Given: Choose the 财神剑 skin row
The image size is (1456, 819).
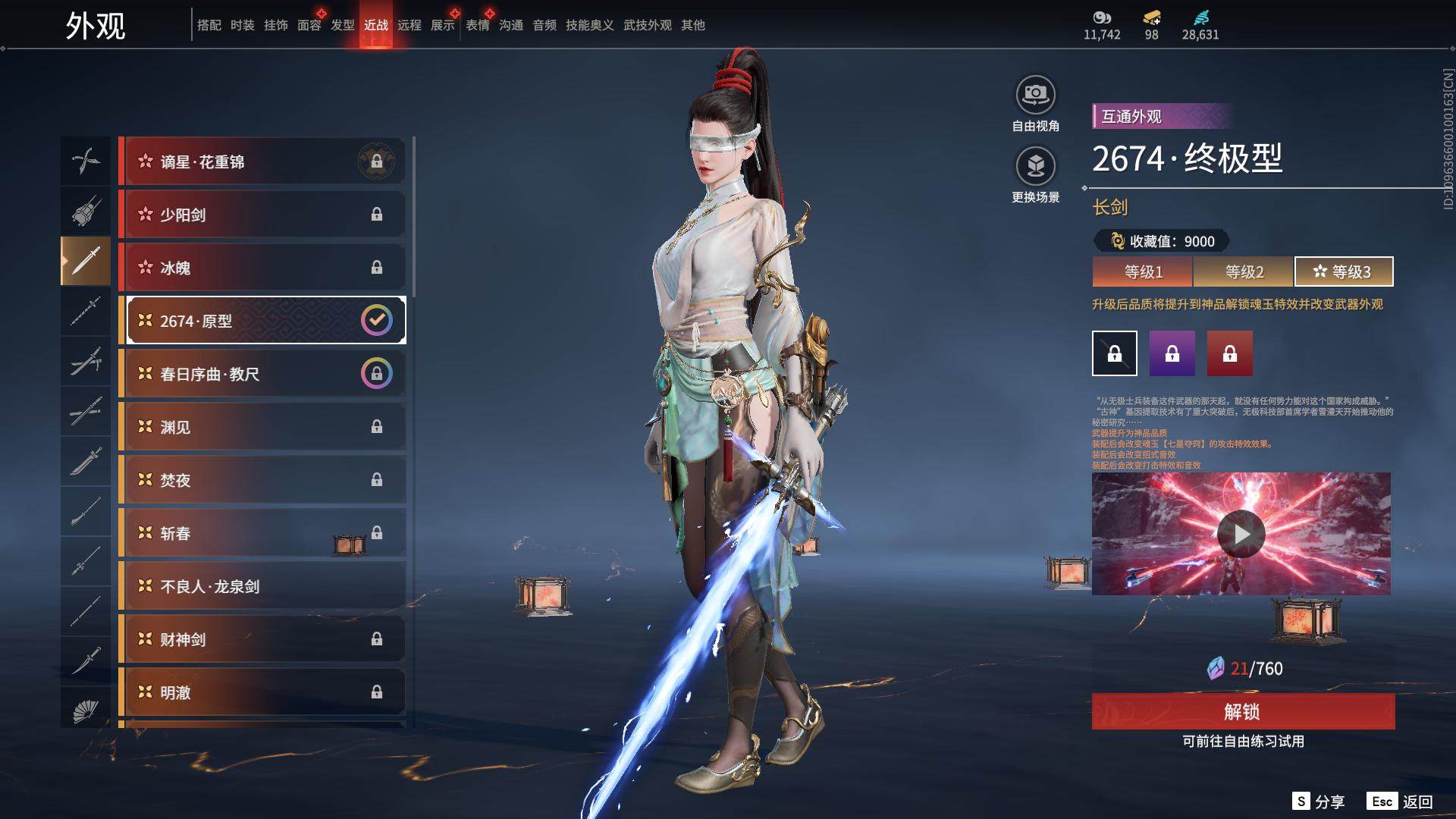Looking at the screenshot, I should pyautogui.click(x=262, y=639).
